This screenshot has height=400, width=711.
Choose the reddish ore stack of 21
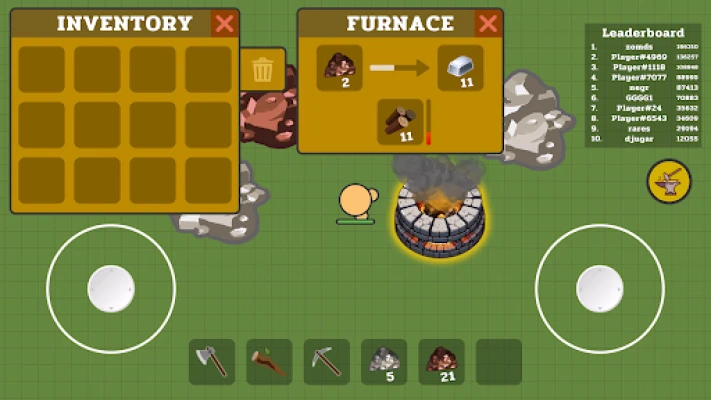coord(441,362)
